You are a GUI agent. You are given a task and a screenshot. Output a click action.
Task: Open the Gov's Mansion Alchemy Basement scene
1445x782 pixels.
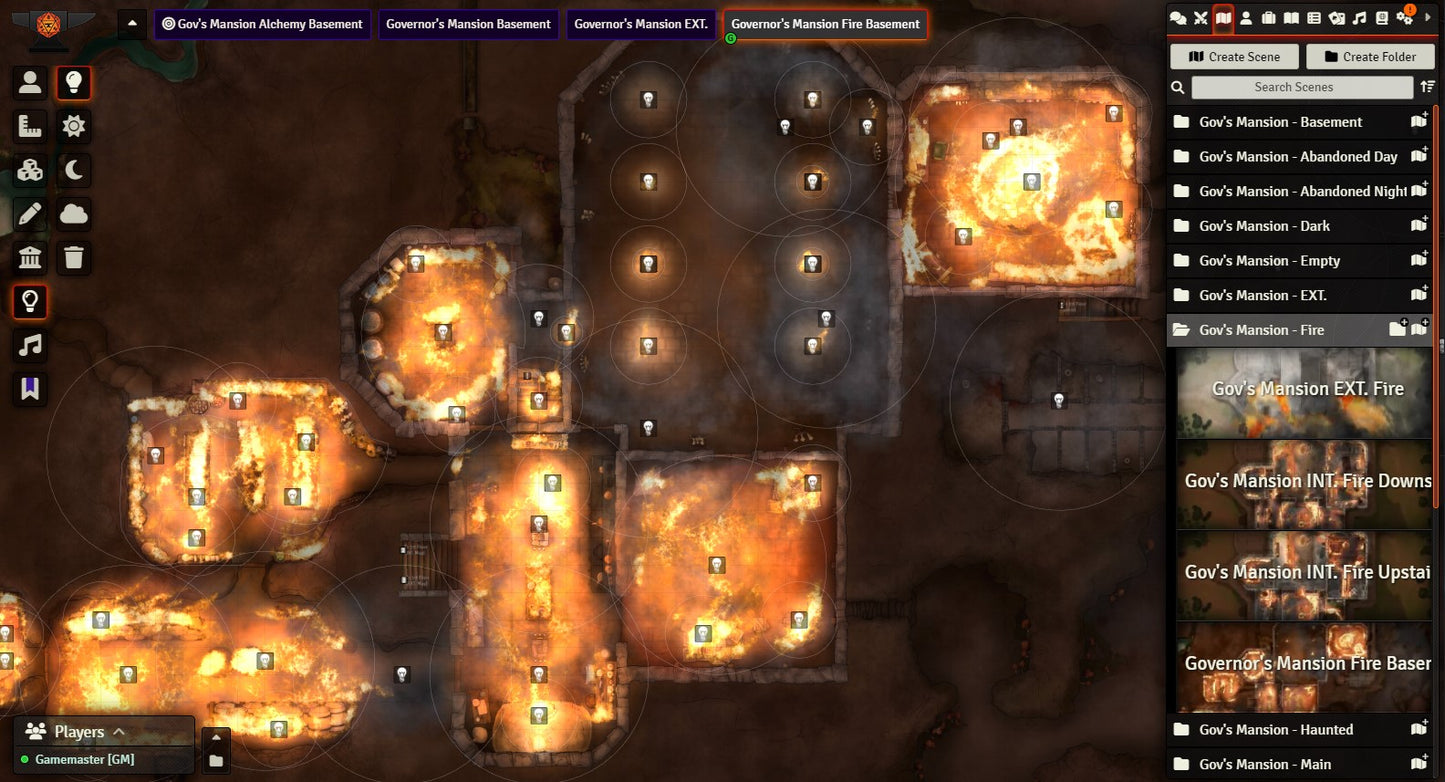click(262, 24)
